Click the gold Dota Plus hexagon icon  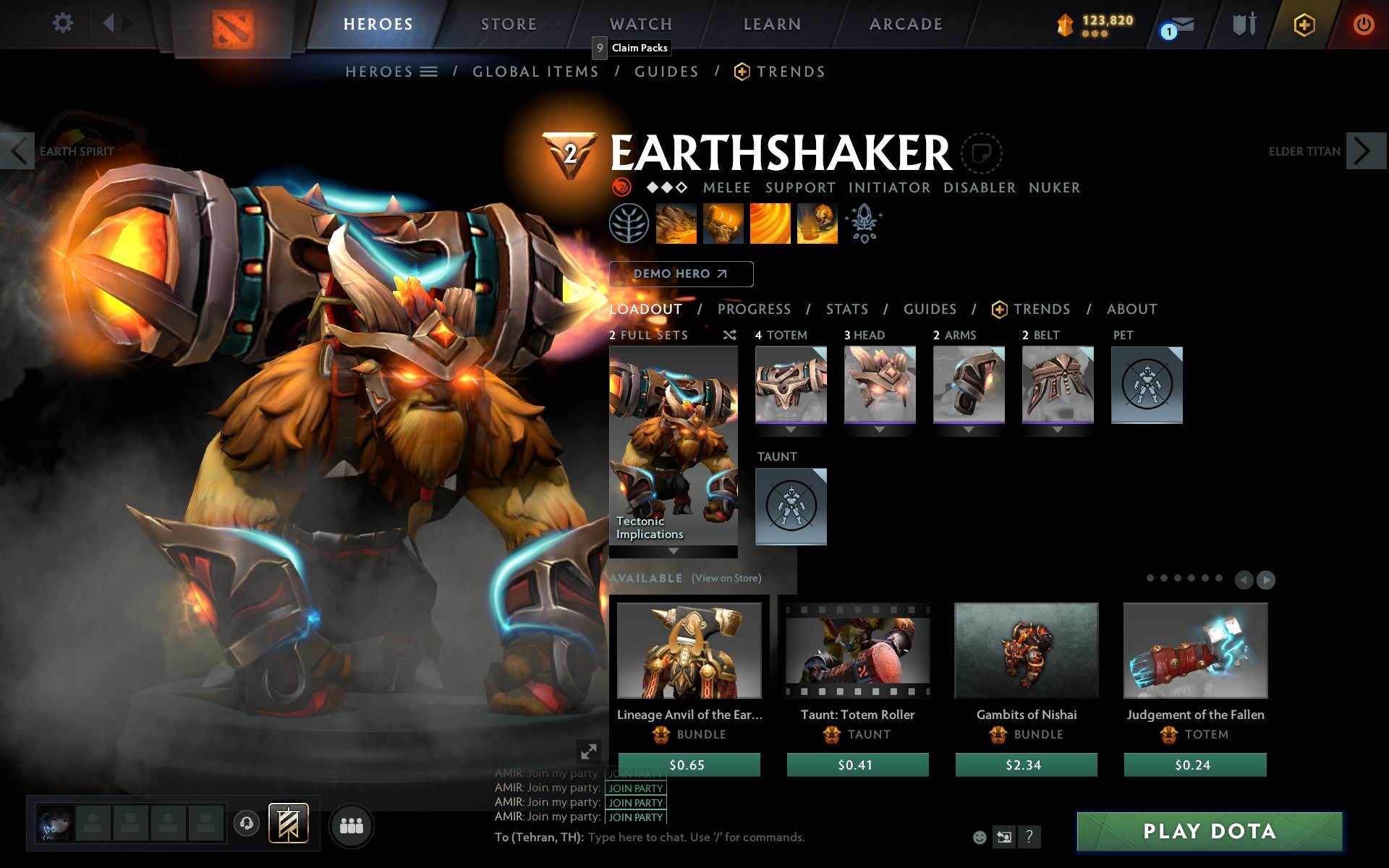click(x=1303, y=23)
